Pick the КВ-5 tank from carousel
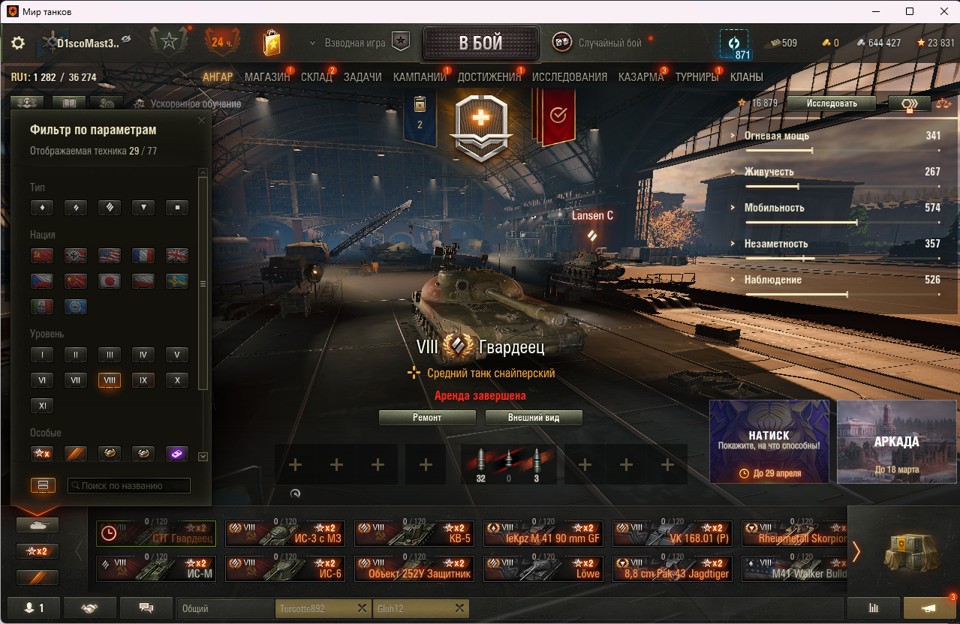This screenshot has height=624, width=960. (413, 533)
